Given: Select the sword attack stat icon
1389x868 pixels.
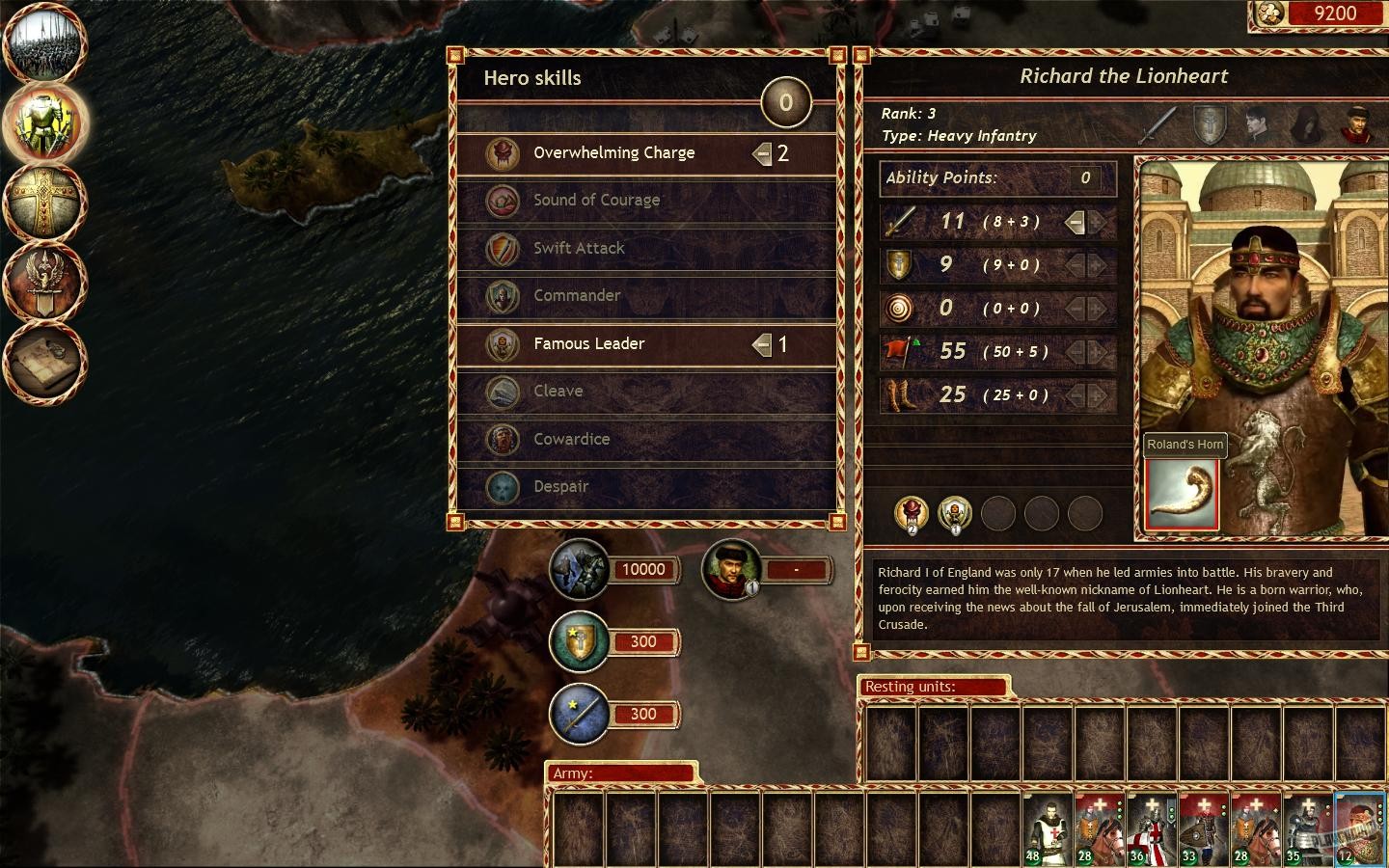Looking at the screenshot, I should (x=899, y=222).
